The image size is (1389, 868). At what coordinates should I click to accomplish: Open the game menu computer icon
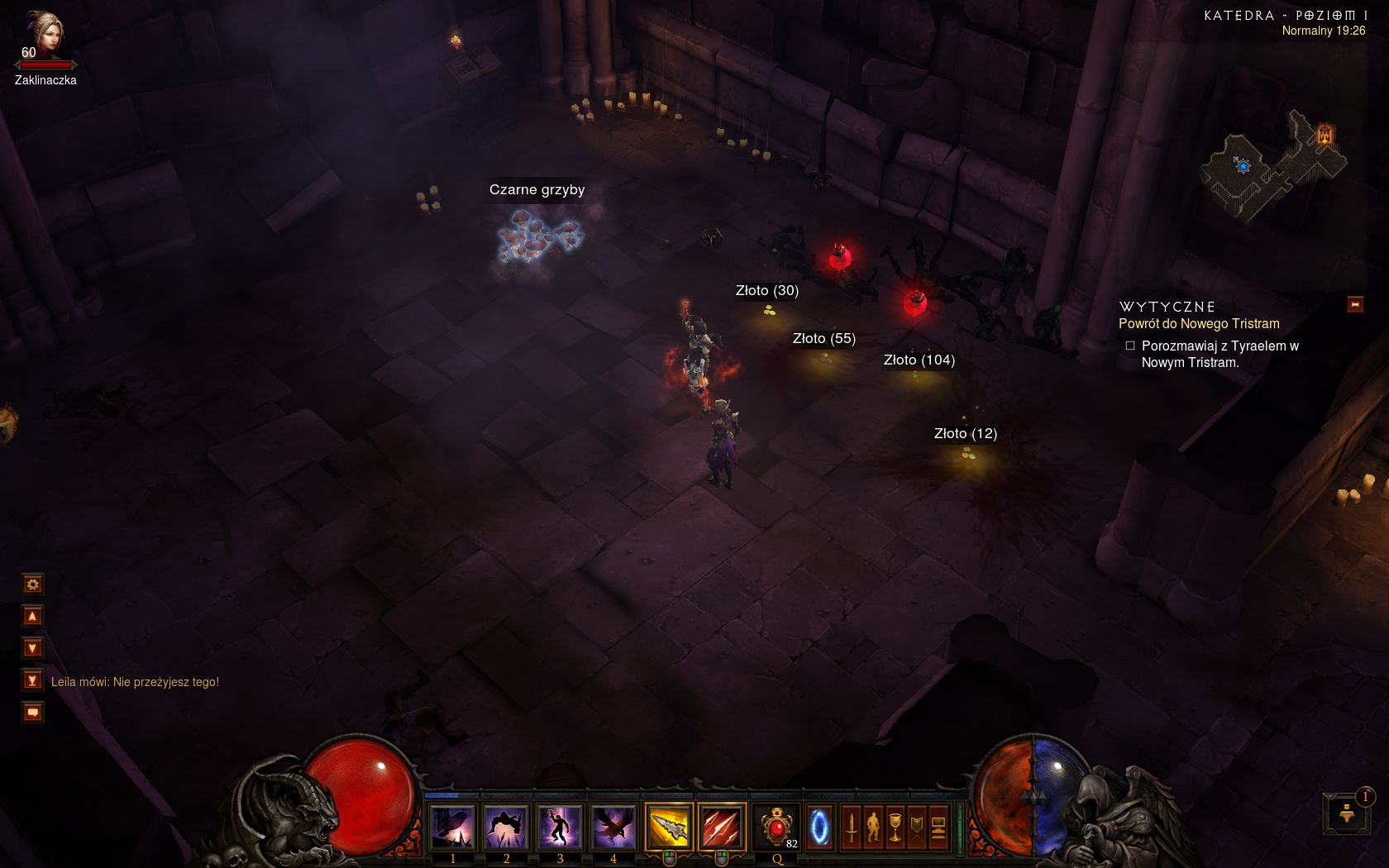point(938,827)
